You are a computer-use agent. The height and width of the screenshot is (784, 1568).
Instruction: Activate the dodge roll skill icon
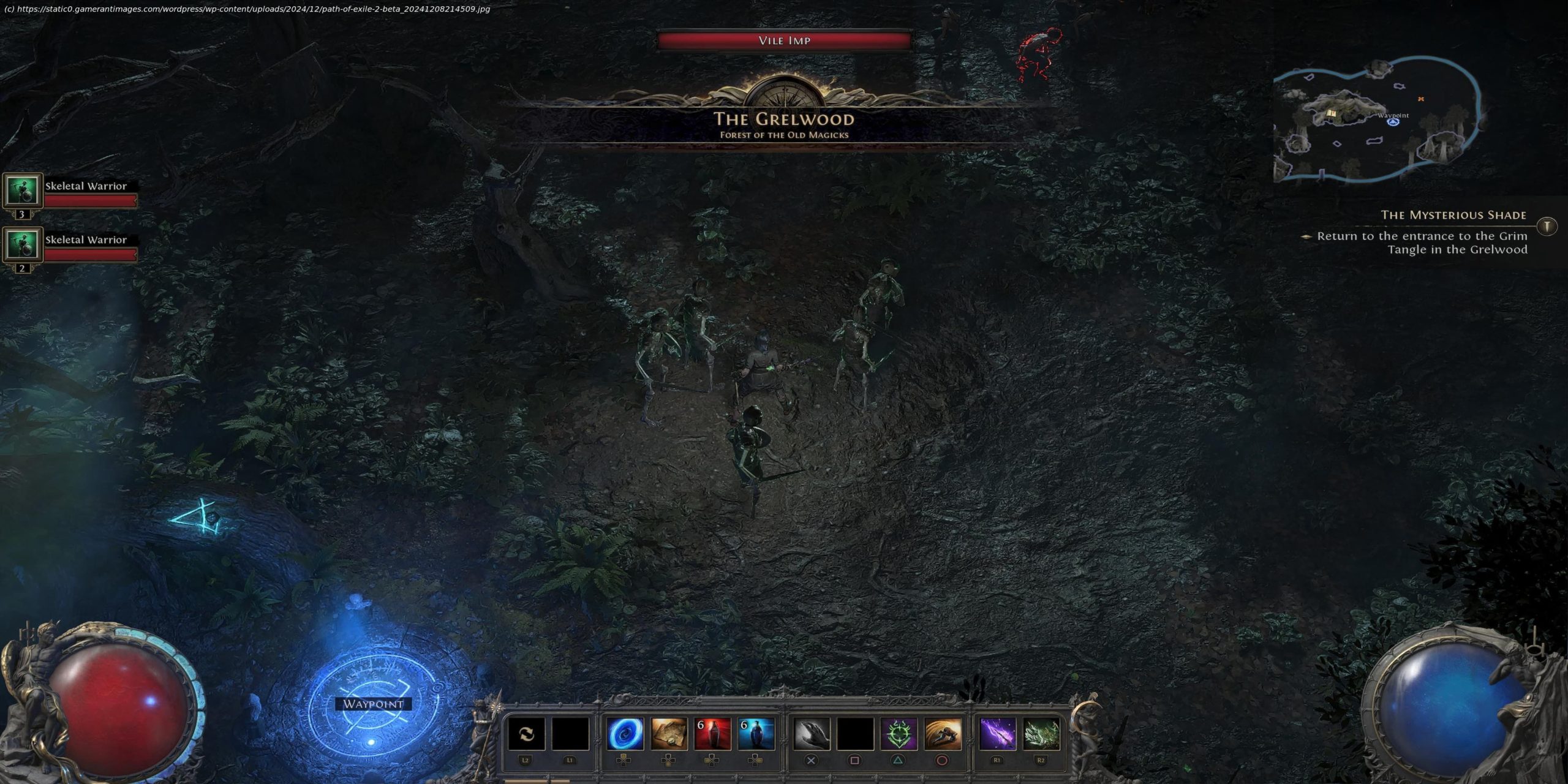943,734
